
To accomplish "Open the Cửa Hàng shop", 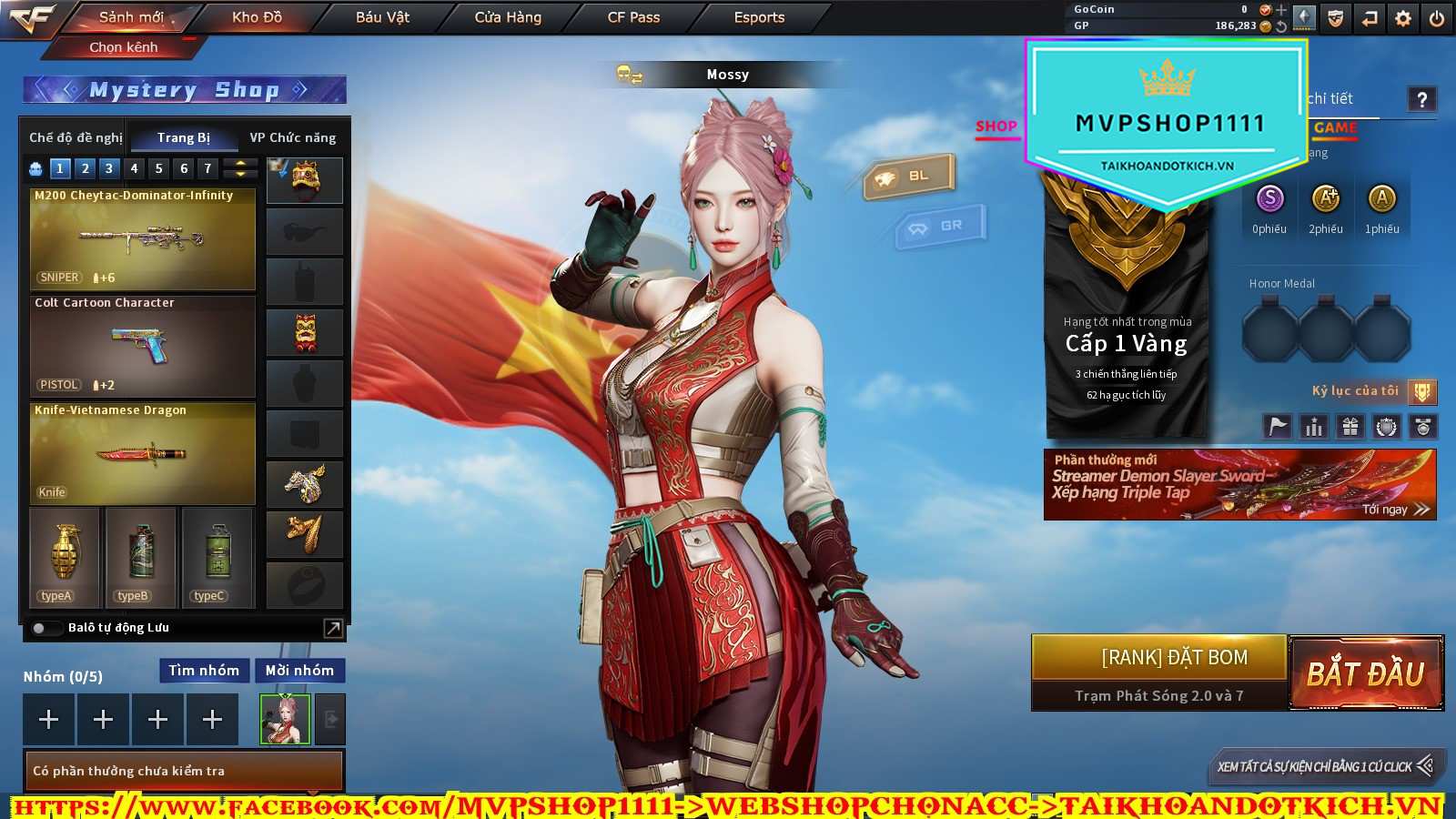I will [508, 17].
